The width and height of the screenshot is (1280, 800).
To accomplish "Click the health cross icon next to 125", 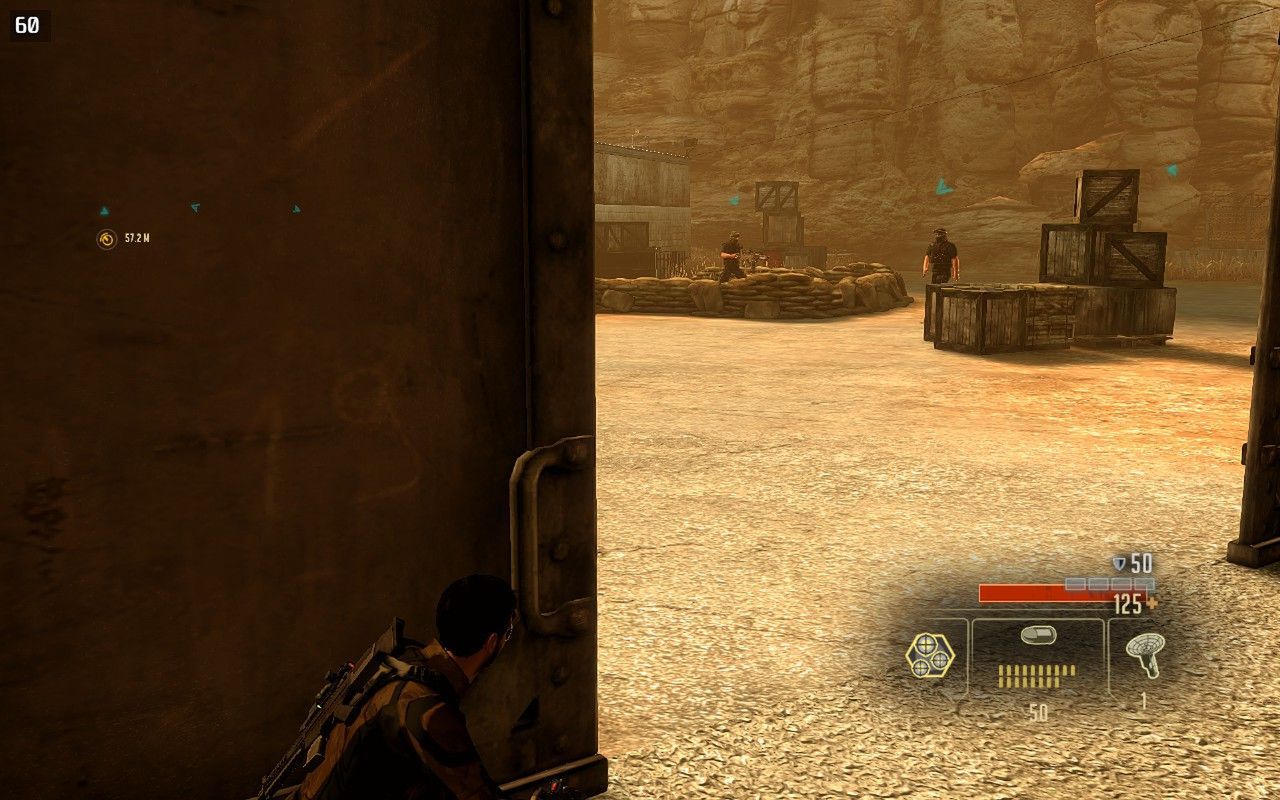I will click(x=1154, y=603).
